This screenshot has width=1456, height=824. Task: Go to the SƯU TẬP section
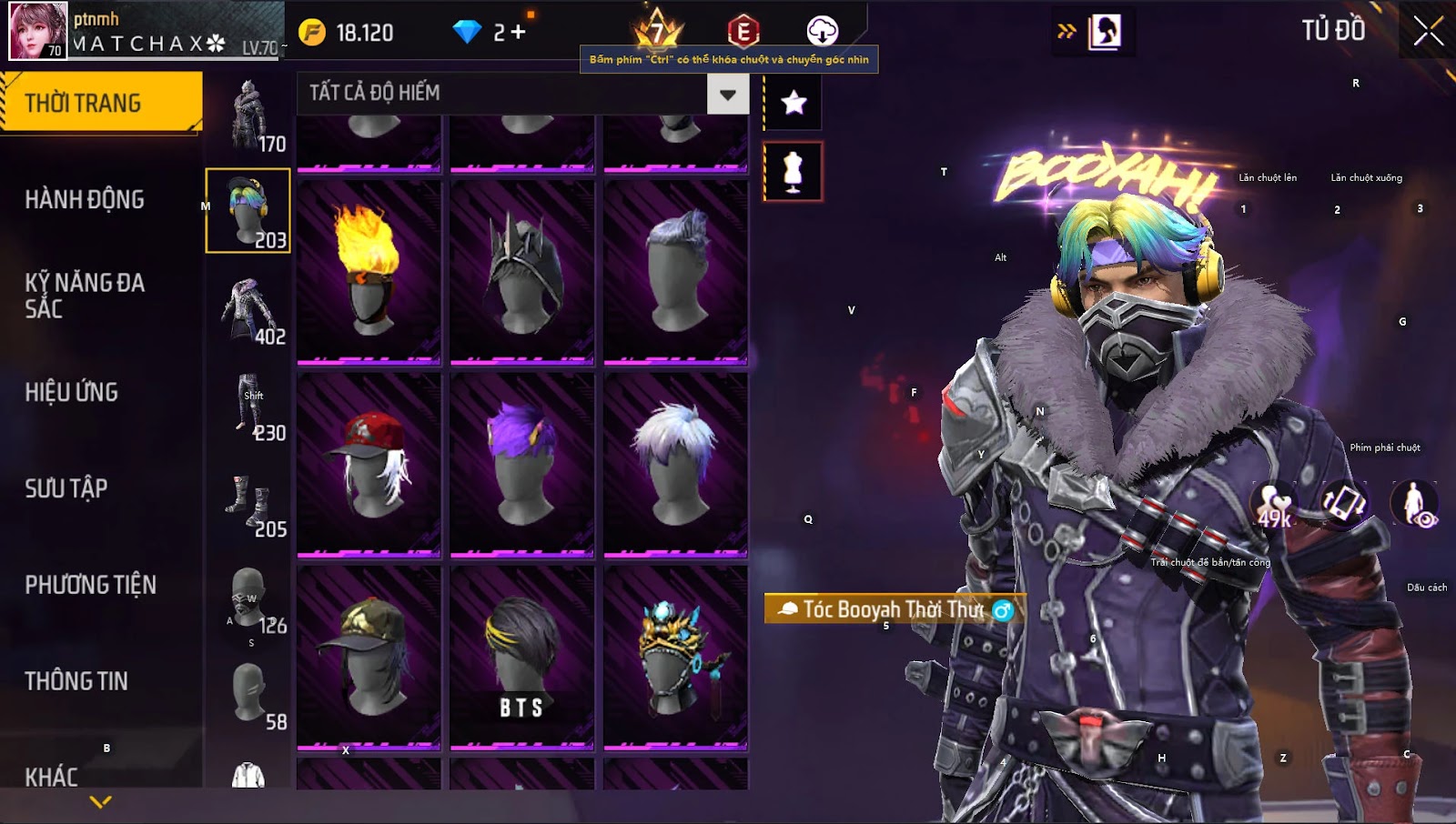click(x=66, y=488)
